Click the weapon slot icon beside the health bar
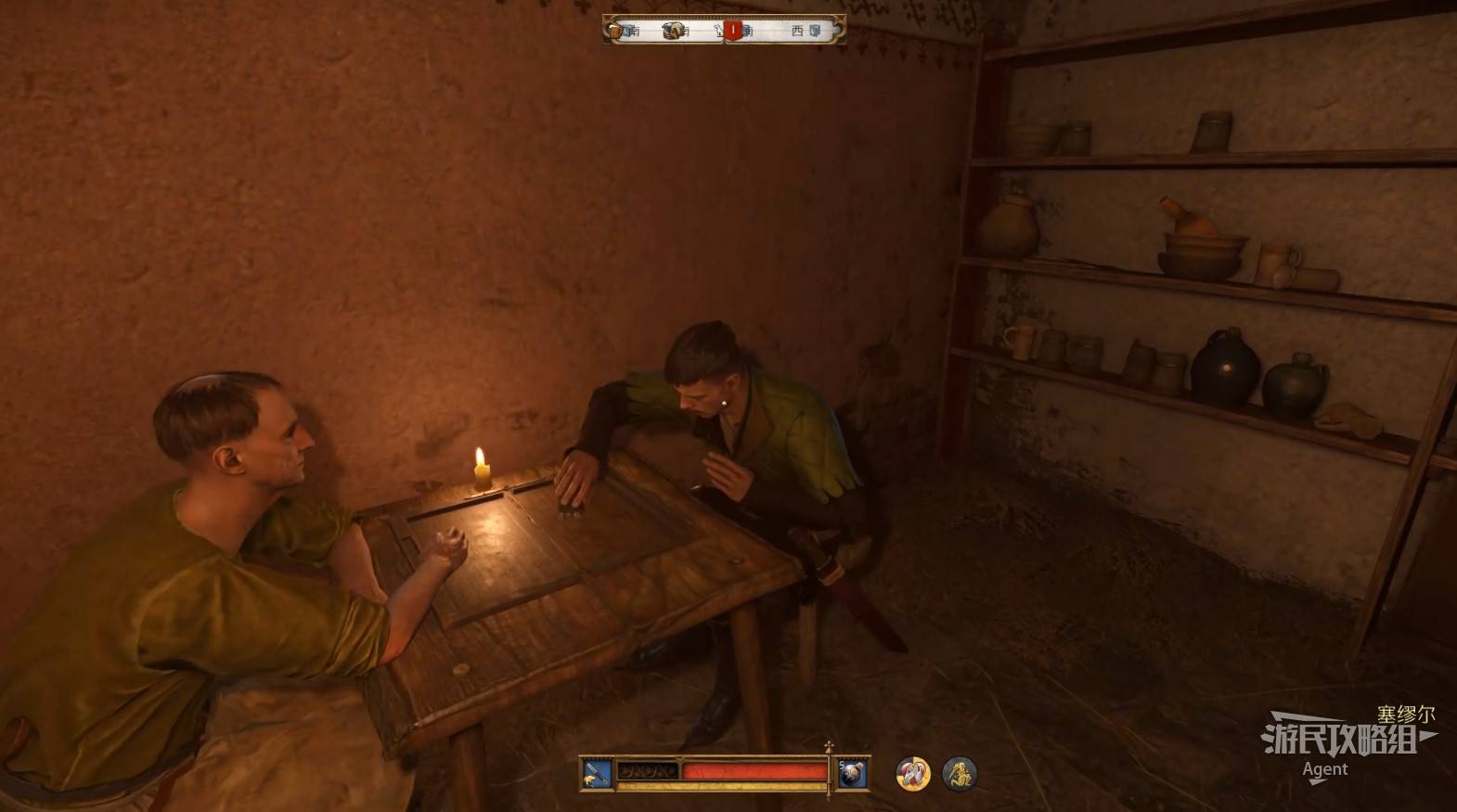Image resolution: width=1457 pixels, height=812 pixels. coord(597,774)
